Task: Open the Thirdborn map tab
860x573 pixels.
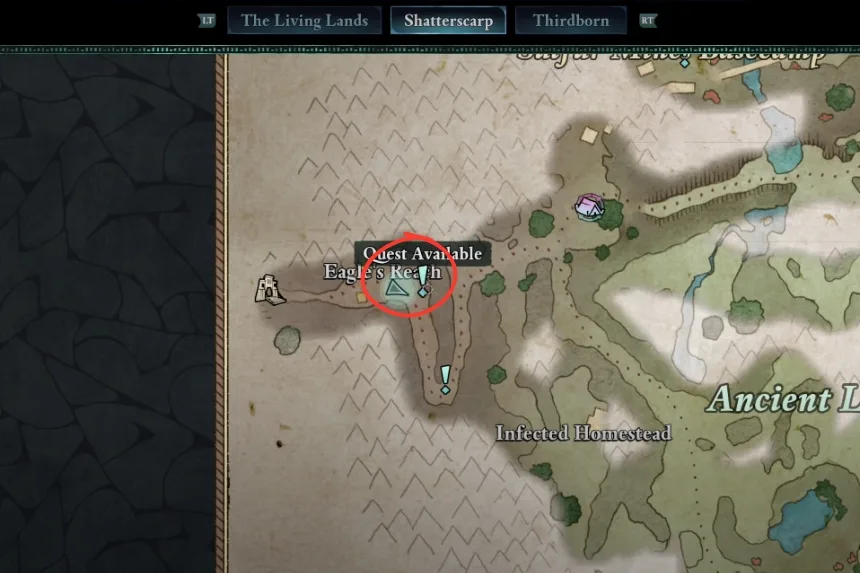Action: click(x=570, y=21)
